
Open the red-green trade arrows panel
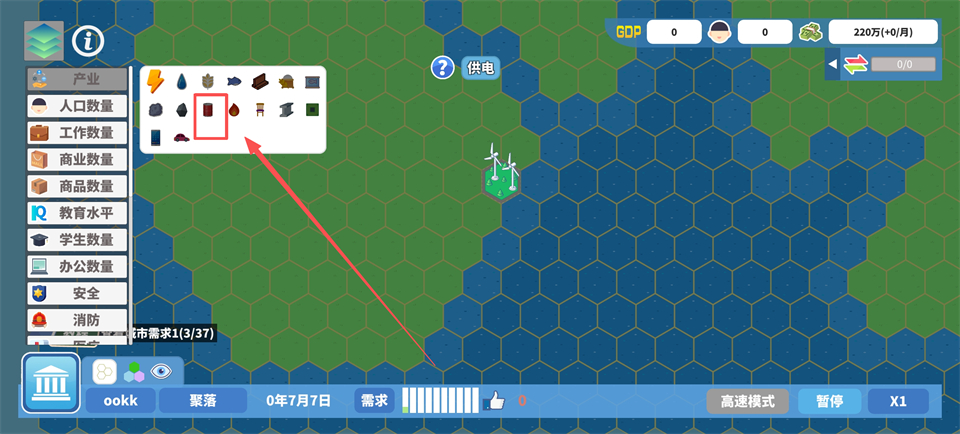[x=854, y=65]
